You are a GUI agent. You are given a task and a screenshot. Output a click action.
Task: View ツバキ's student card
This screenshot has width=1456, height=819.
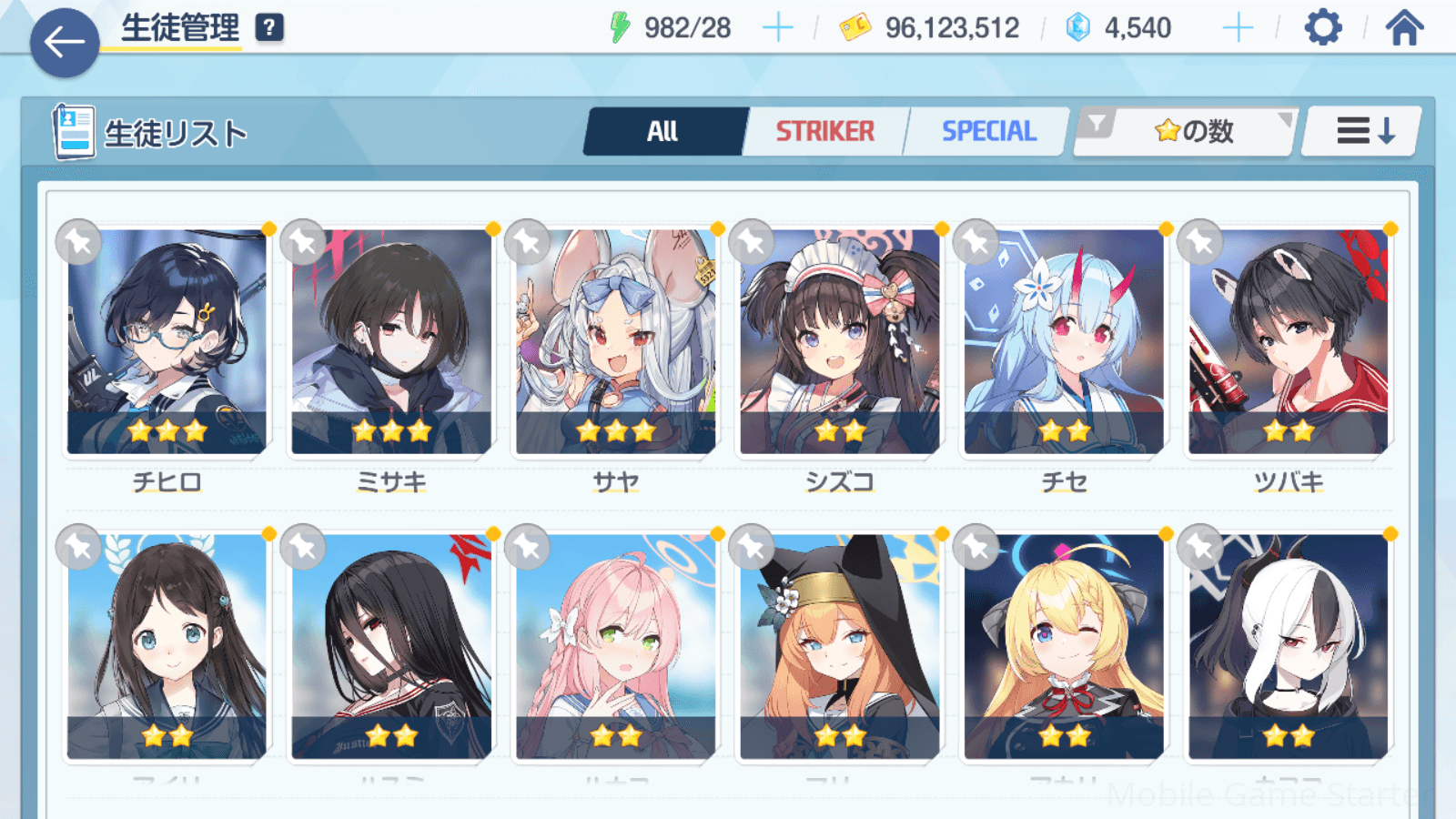[1289, 341]
